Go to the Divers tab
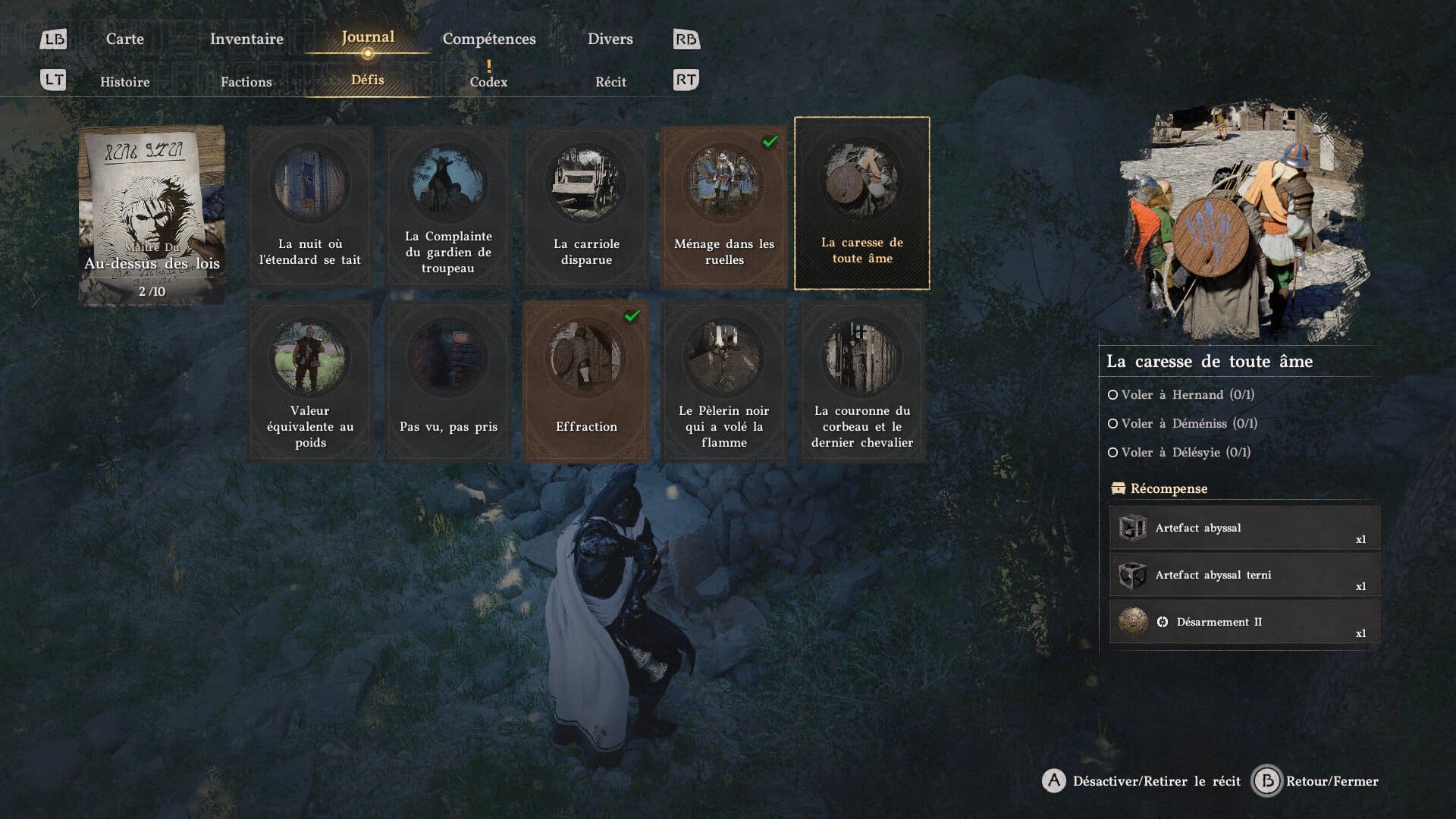Viewport: 1456px width, 819px height. [610, 39]
